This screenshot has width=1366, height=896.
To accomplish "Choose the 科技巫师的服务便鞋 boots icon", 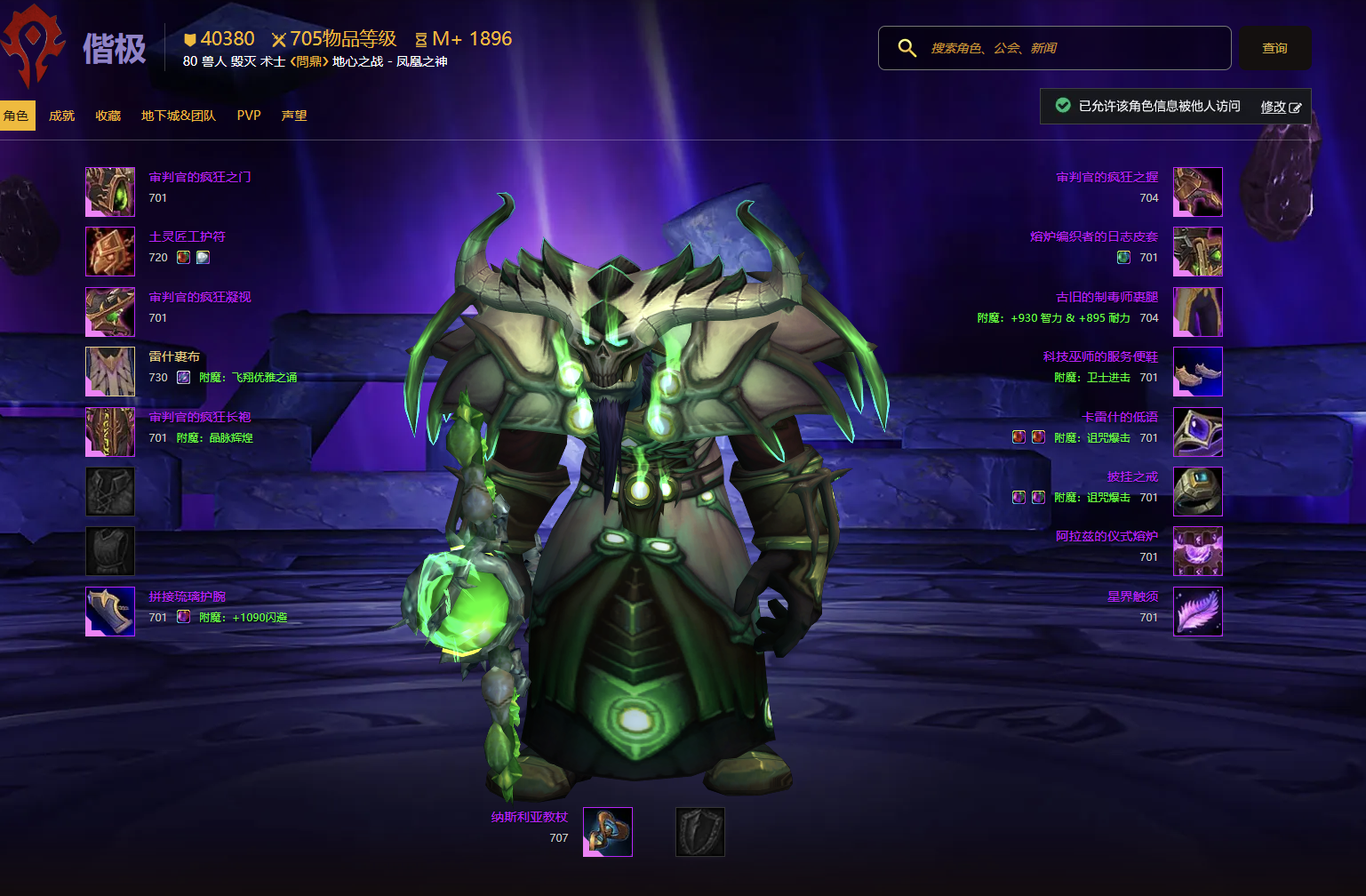I will 1198,372.
